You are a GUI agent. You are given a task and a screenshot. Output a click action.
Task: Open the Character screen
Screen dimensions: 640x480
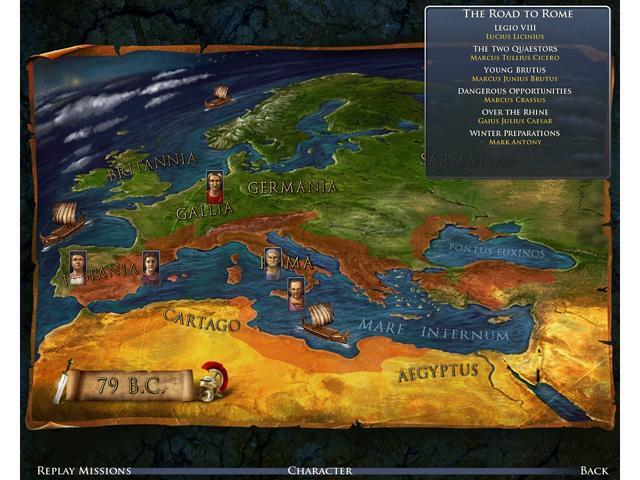point(320,469)
